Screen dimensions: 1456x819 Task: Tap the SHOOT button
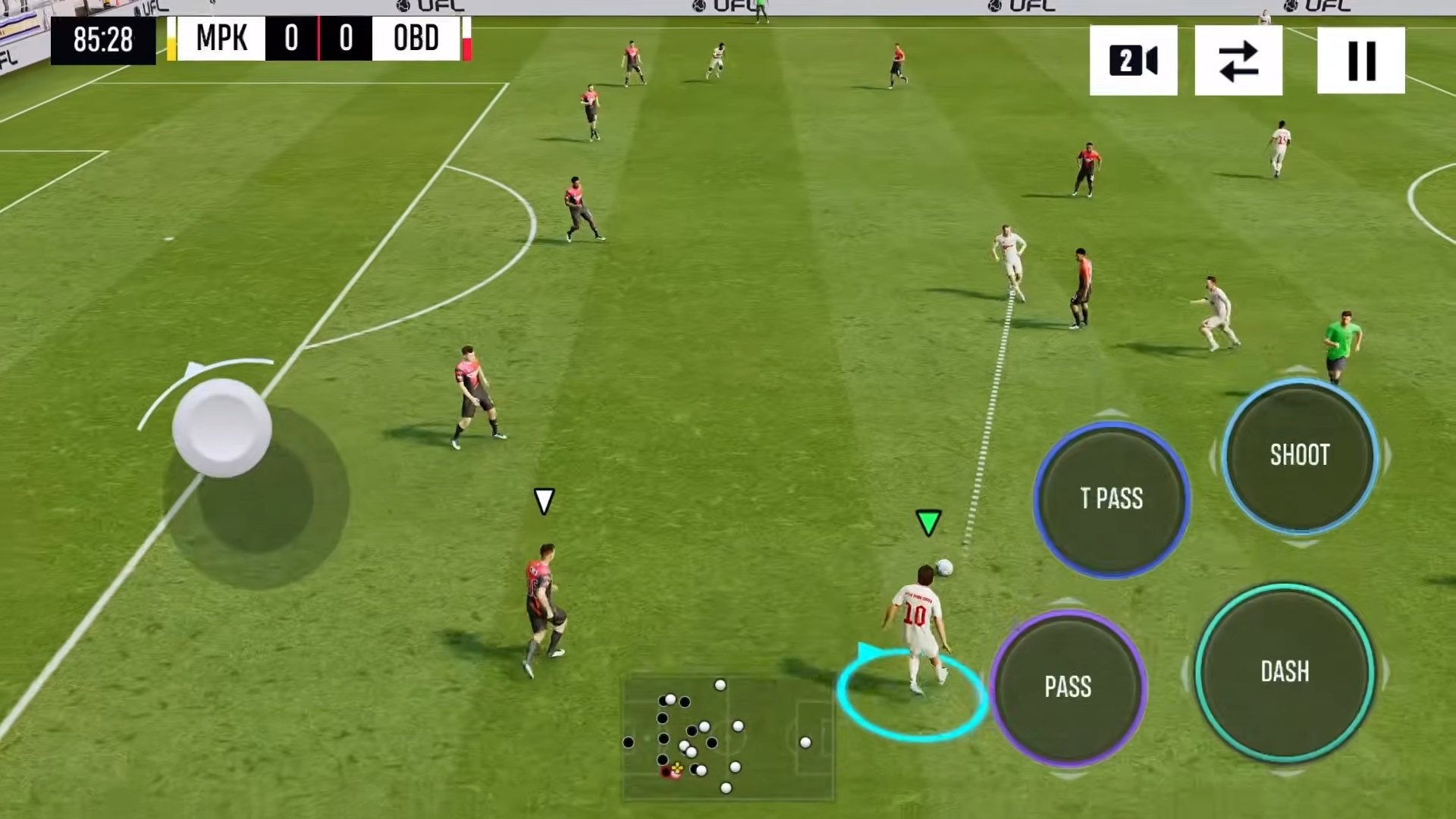tap(1300, 455)
